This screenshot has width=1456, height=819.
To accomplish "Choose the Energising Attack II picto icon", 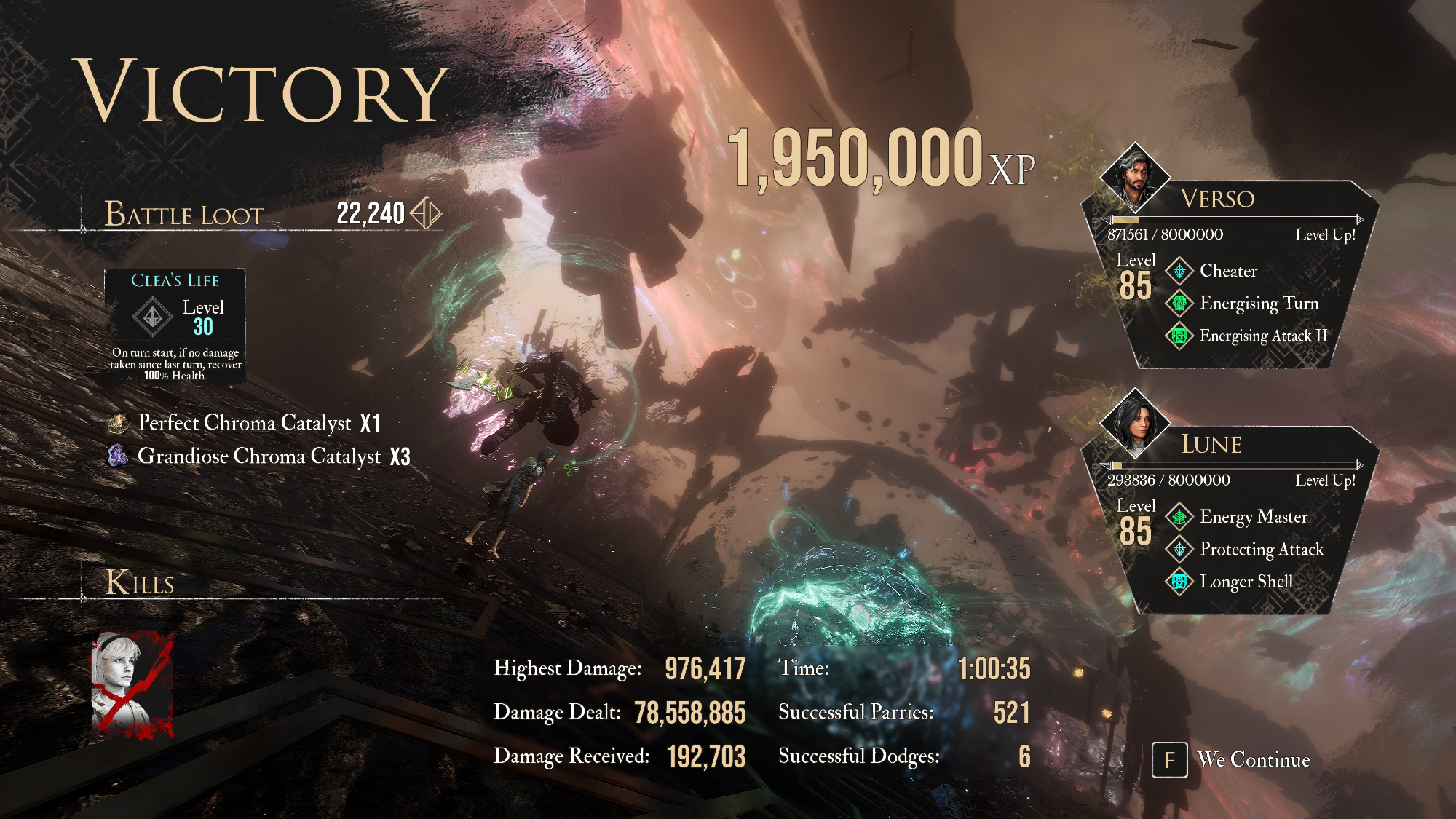I will pos(1179,336).
